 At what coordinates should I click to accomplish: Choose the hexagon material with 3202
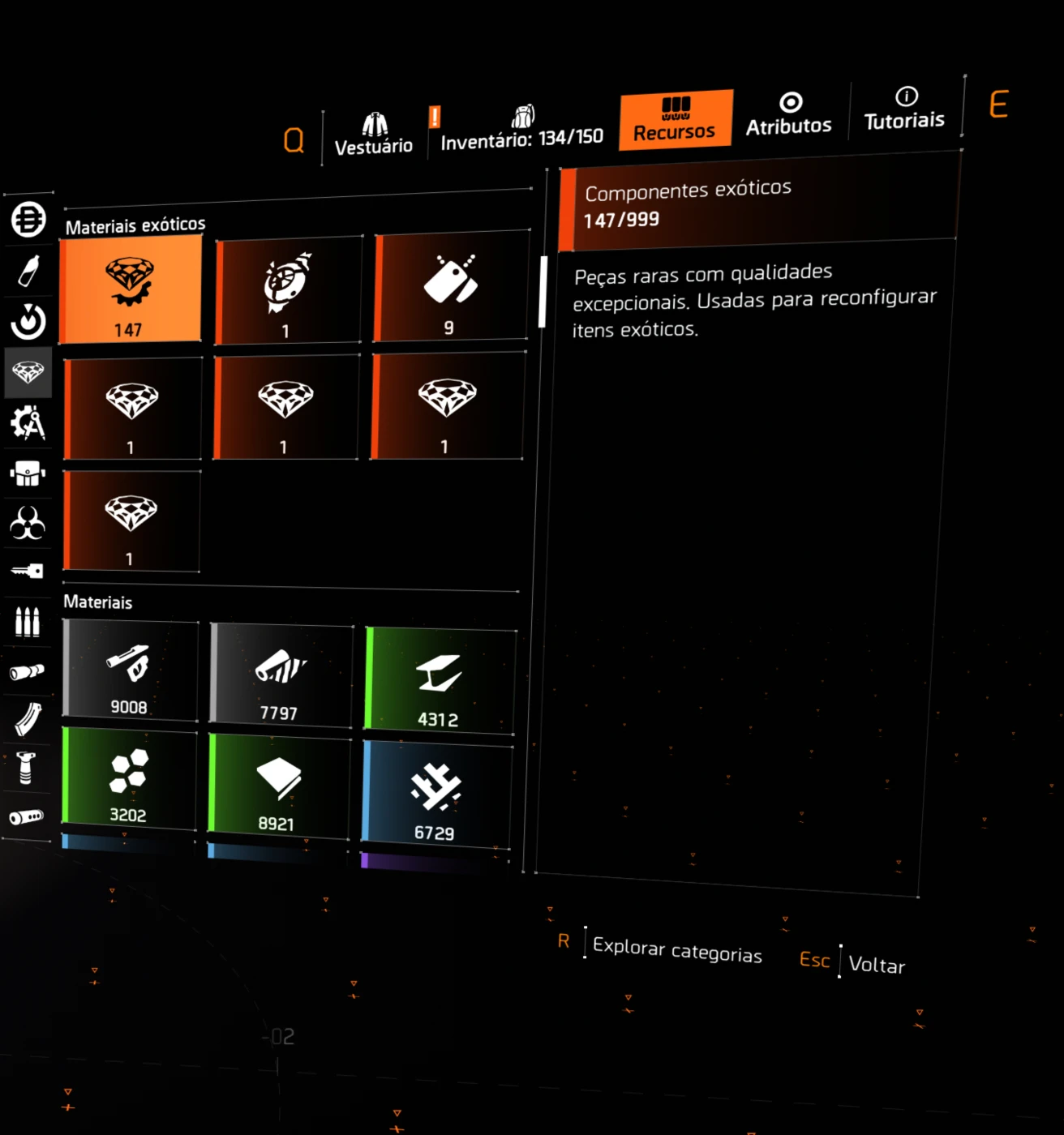pos(130,780)
